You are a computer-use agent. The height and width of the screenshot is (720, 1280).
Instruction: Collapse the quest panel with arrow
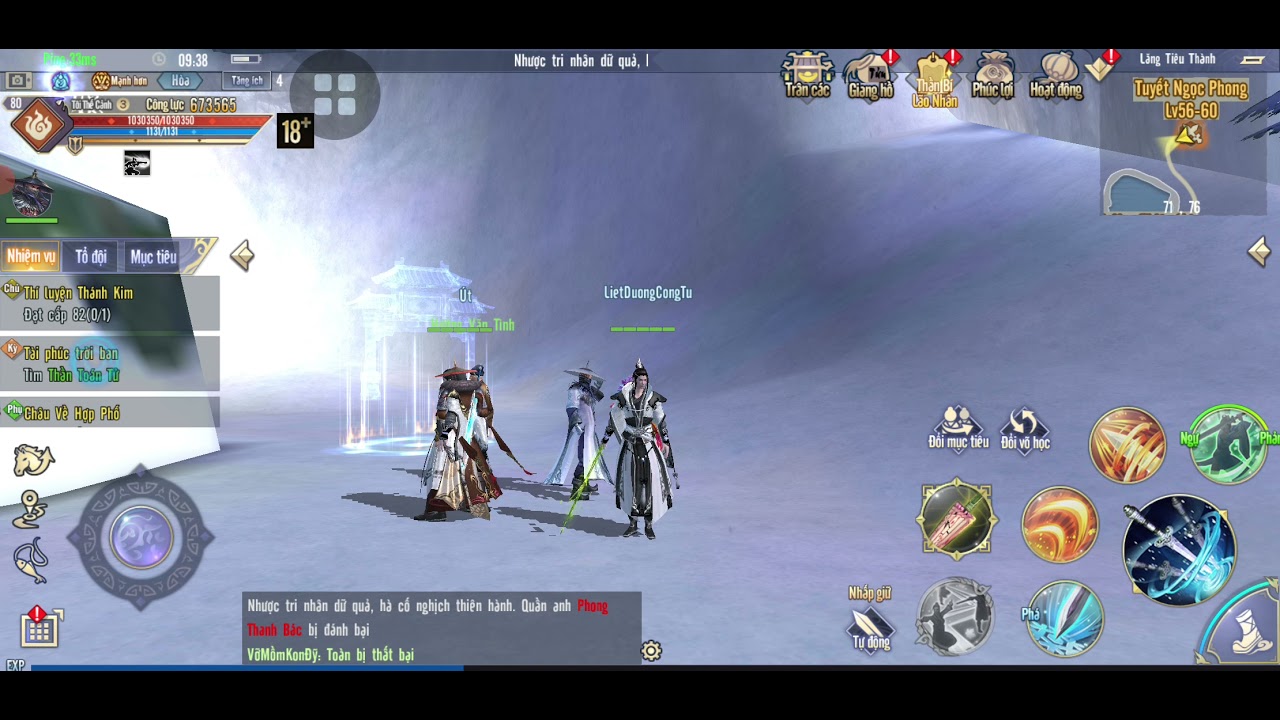point(242,256)
